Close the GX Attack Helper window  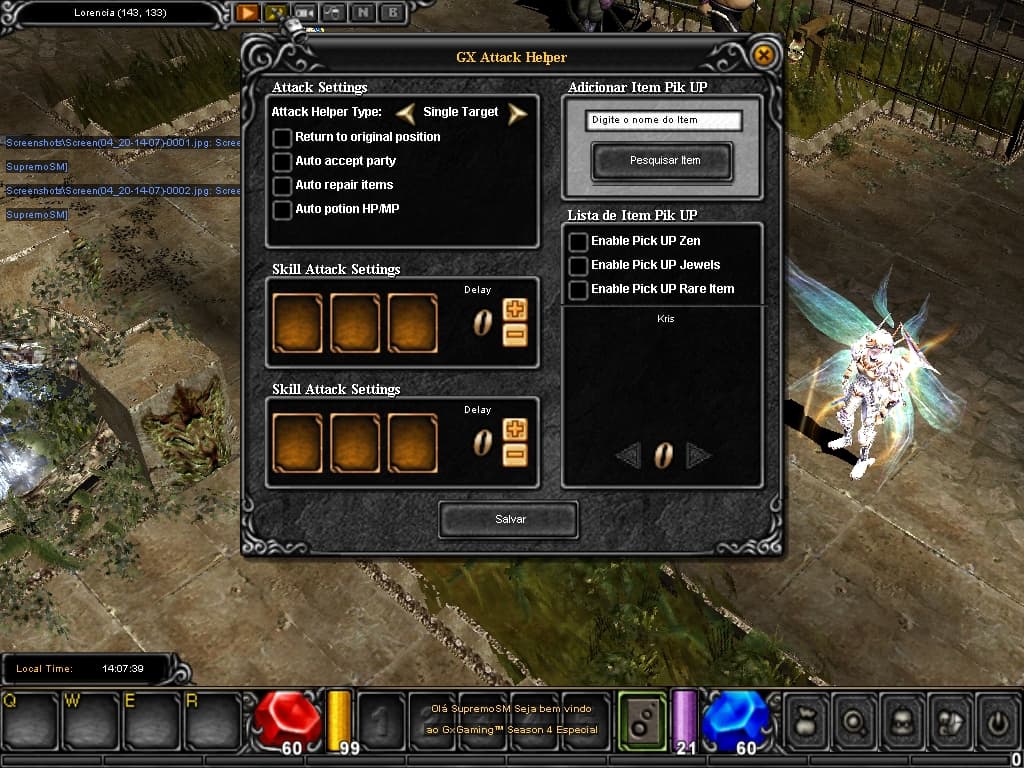(763, 55)
